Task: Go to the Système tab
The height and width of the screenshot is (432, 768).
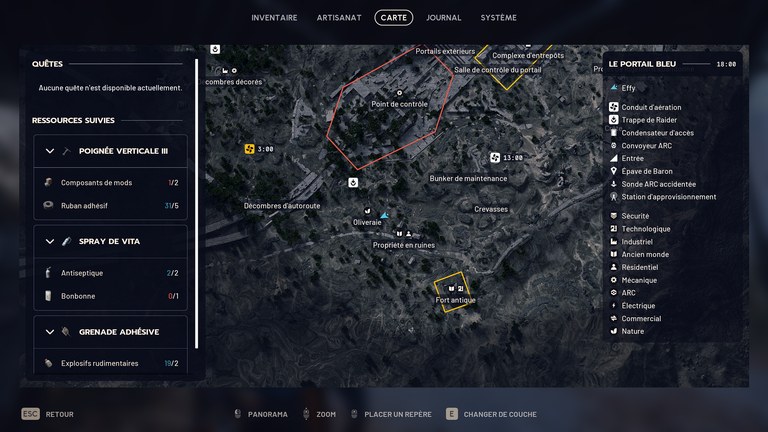Action: (498, 17)
